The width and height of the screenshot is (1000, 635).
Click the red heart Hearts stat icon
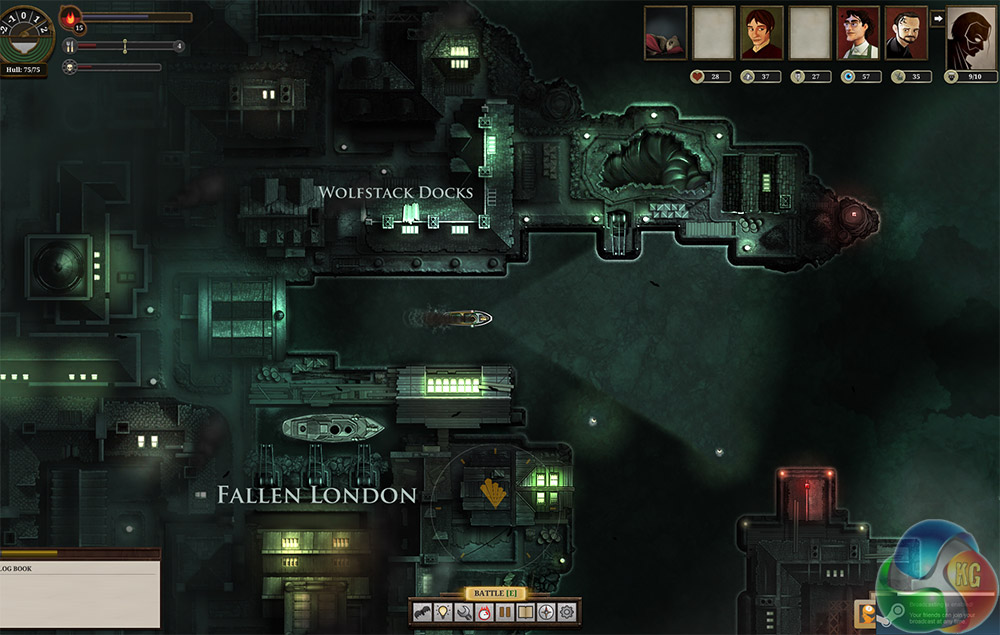pos(697,76)
